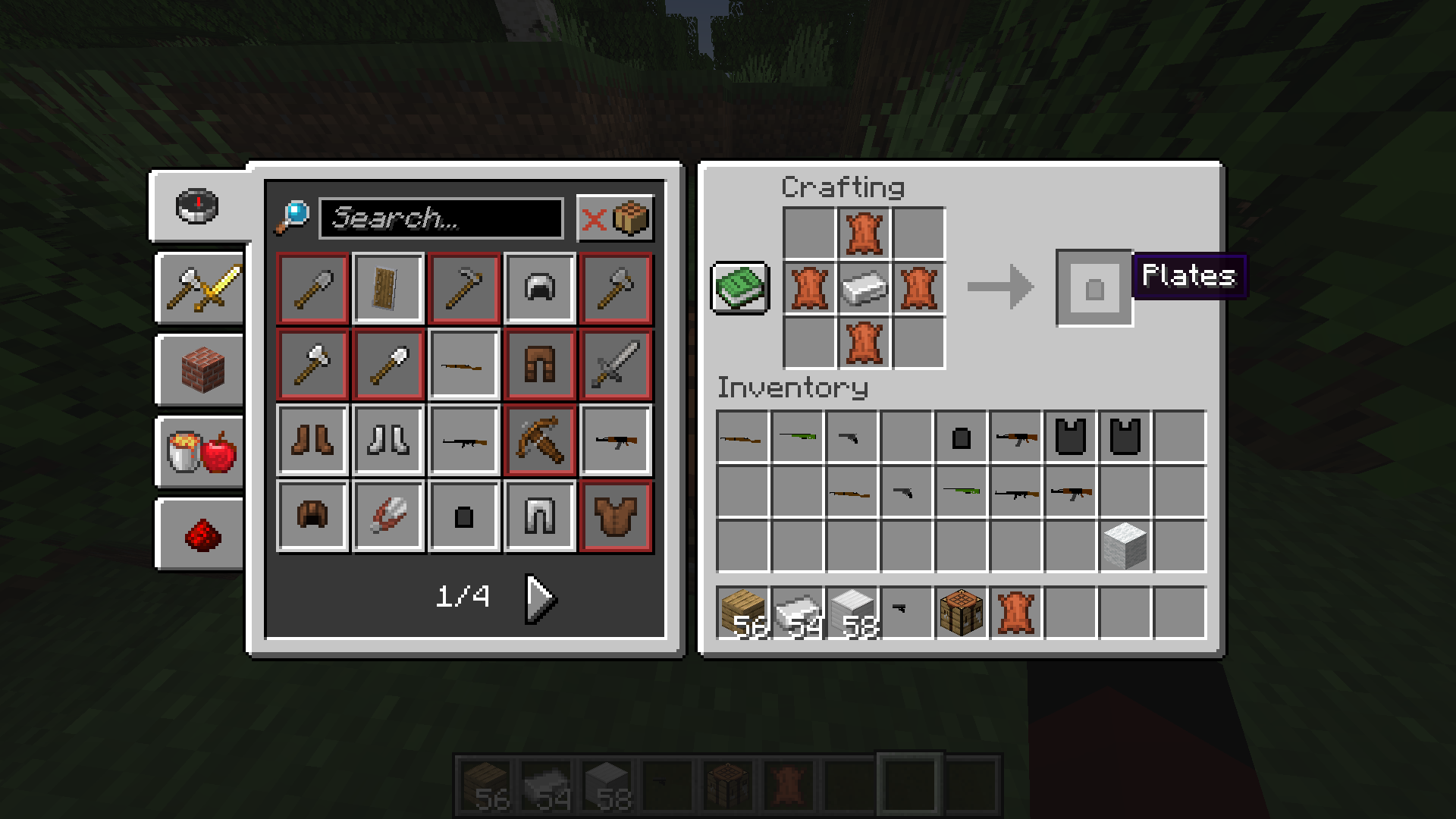1456x819 pixels.
Task: Open the leather leggings recipe
Action: pyautogui.click(x=540, y=364)
